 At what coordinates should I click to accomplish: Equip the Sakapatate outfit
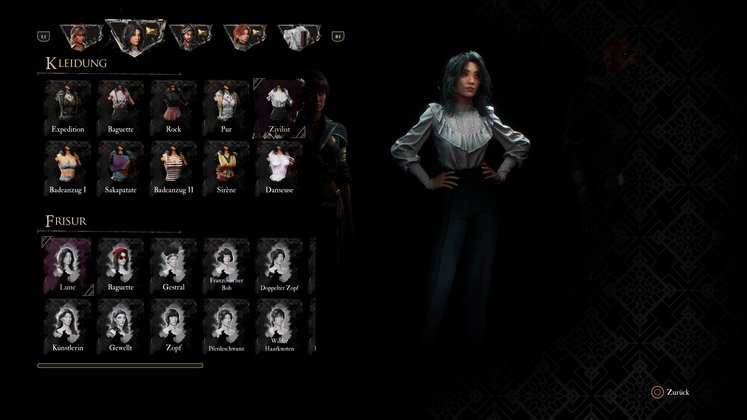click(x=121, y=166)
